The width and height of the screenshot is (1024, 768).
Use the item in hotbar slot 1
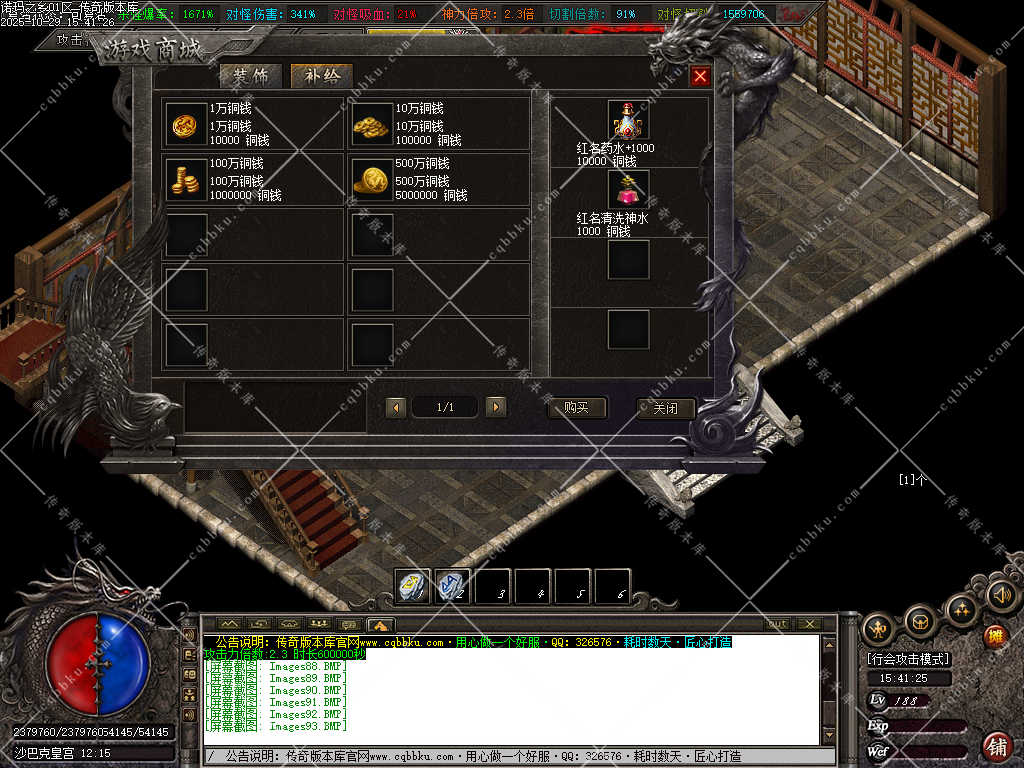tap(413, 586)
